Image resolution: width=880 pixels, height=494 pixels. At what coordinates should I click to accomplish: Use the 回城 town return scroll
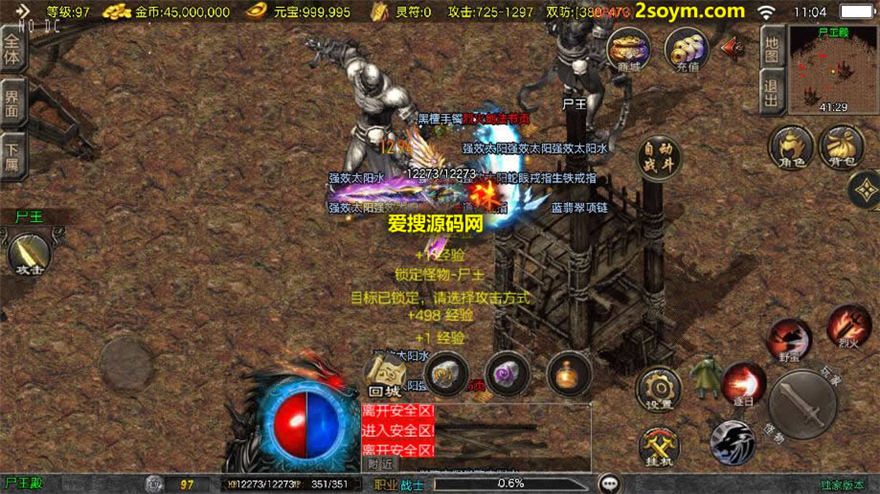(383, 376)
